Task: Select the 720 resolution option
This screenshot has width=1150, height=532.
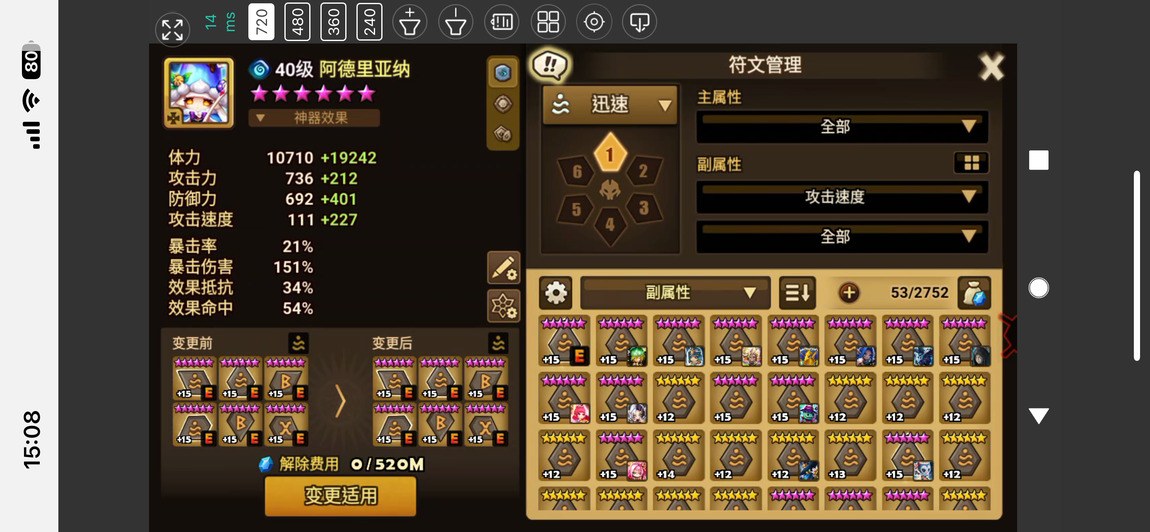Action: pyautogui.click(x=260, y=22)
